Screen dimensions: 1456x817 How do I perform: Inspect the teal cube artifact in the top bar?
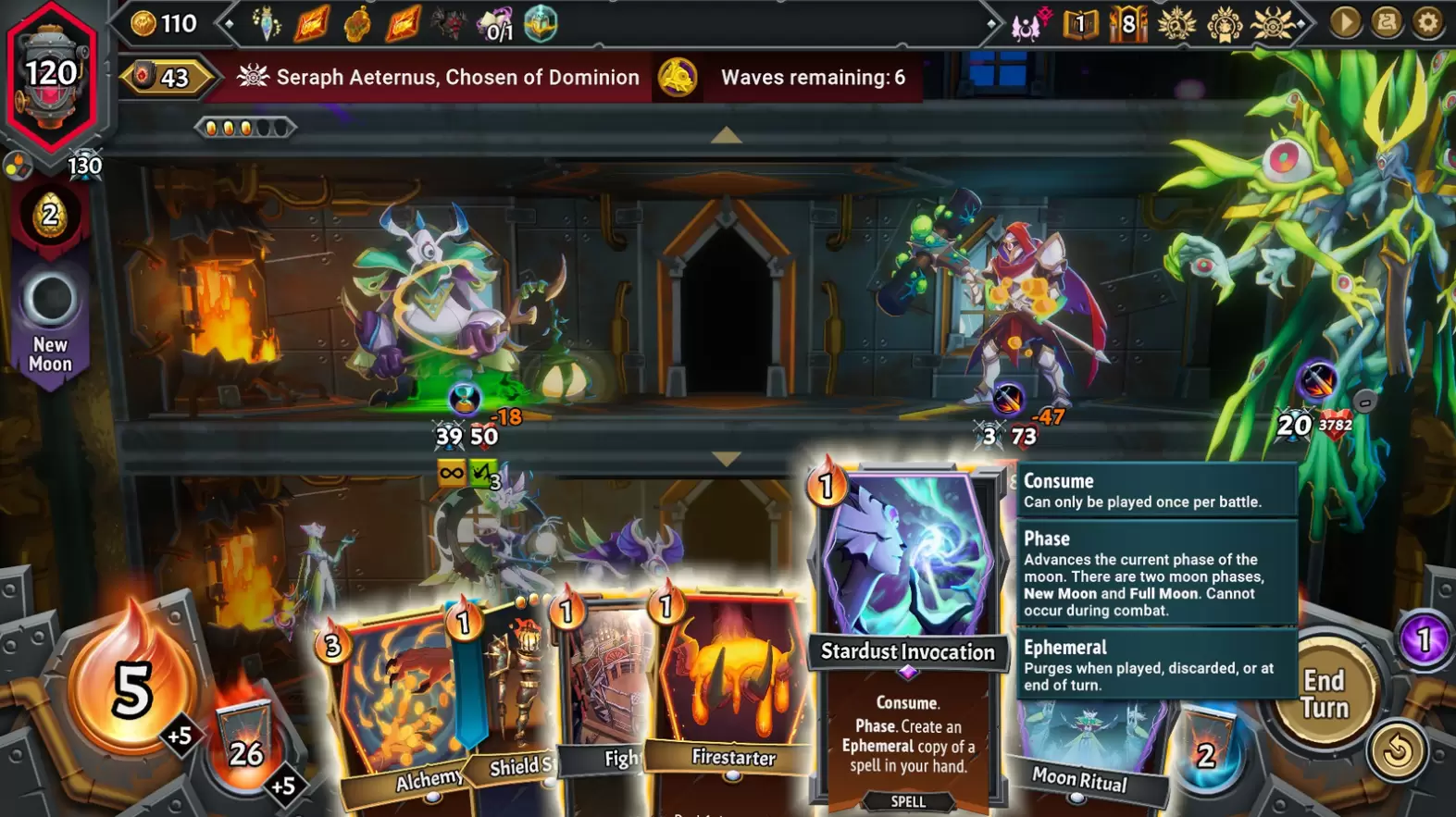pyautogui.click(x=541, y=23)
